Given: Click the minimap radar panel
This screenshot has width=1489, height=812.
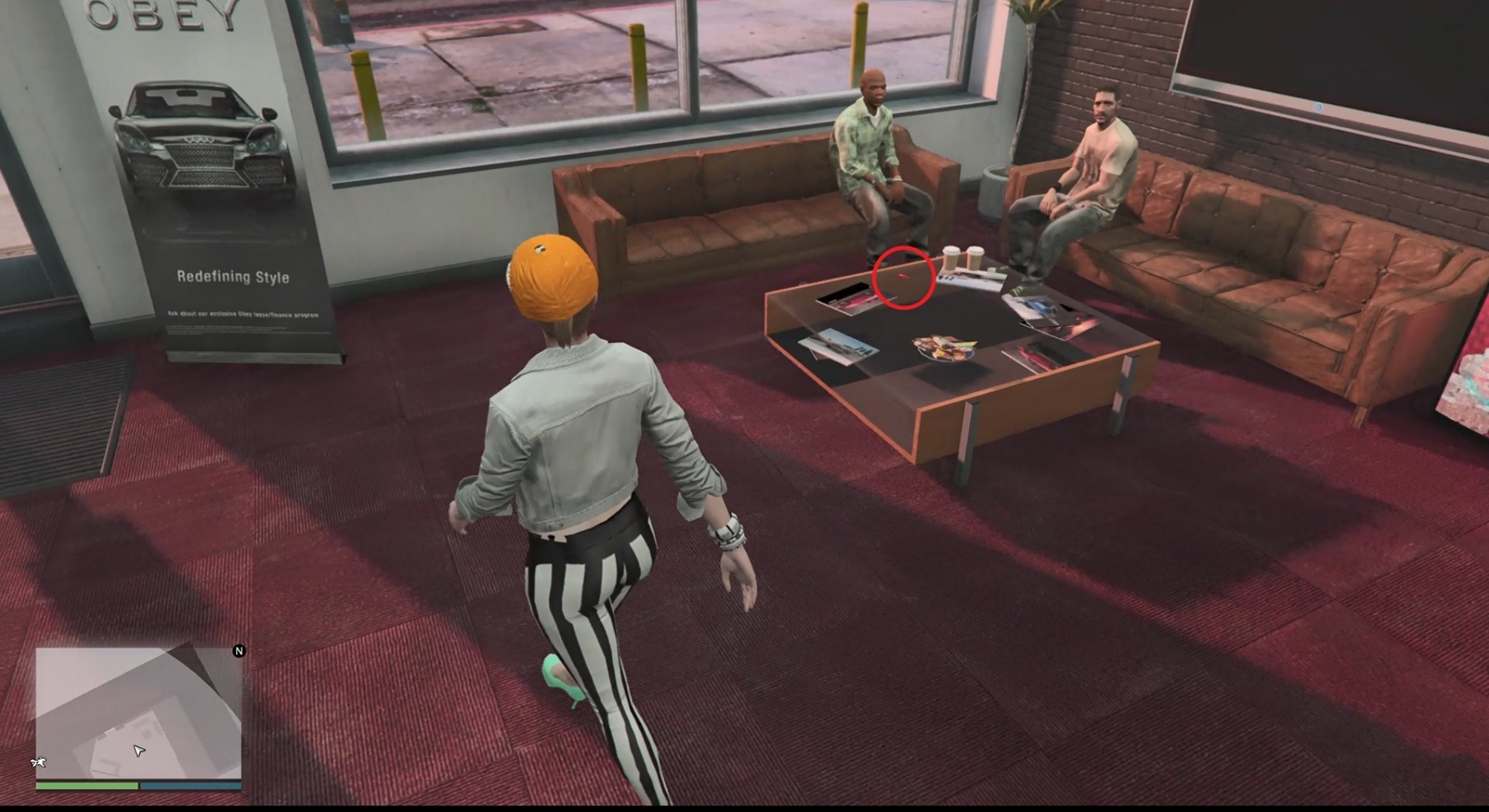Looking at the screenshot, I should [138, 712].
